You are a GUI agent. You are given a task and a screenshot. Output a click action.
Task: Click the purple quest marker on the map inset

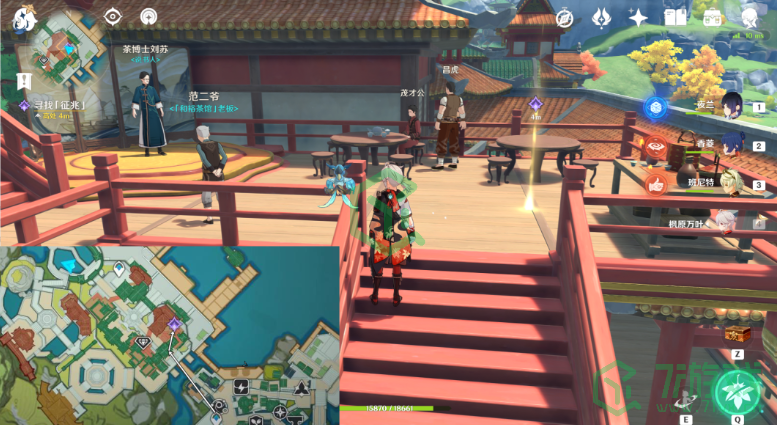(x=174, y=325)
